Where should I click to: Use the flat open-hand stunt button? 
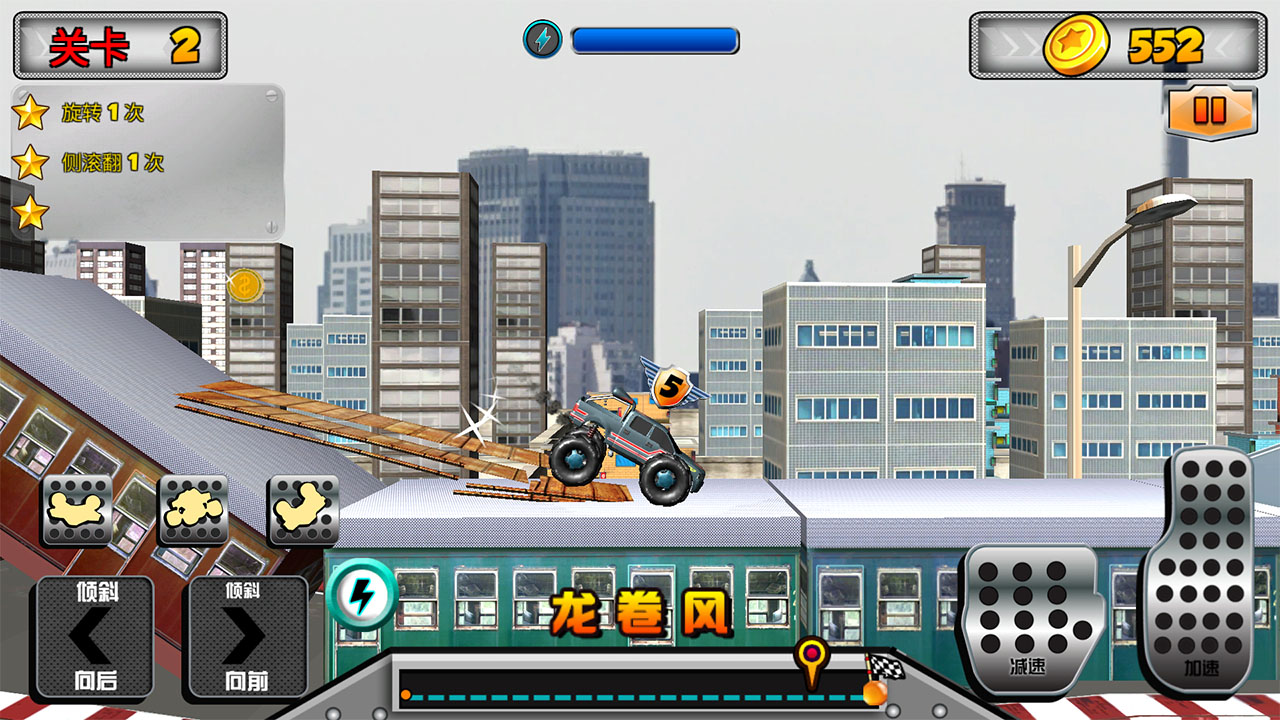tap(77, 510)
